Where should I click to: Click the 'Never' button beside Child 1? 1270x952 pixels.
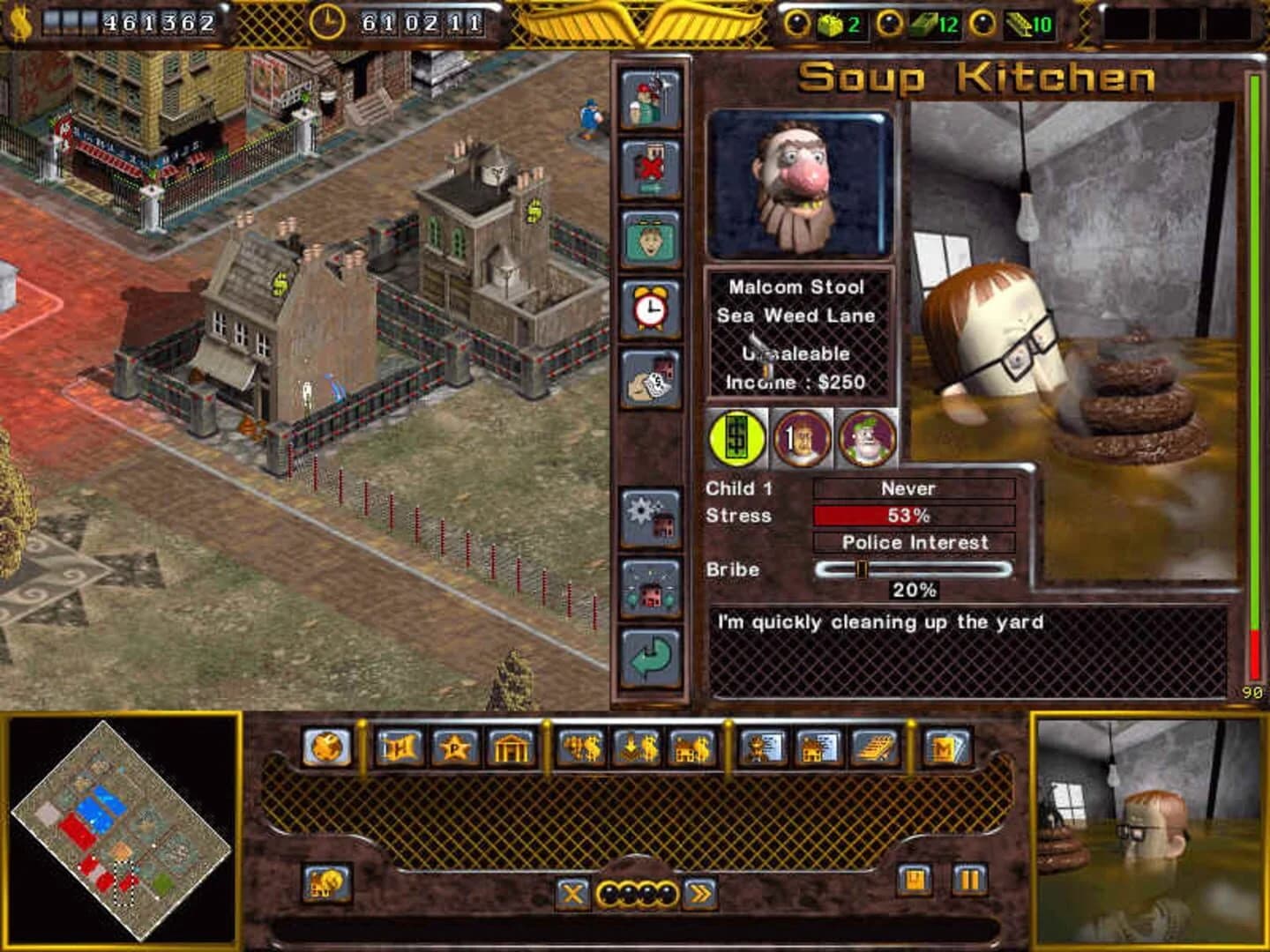pos(915,487)
